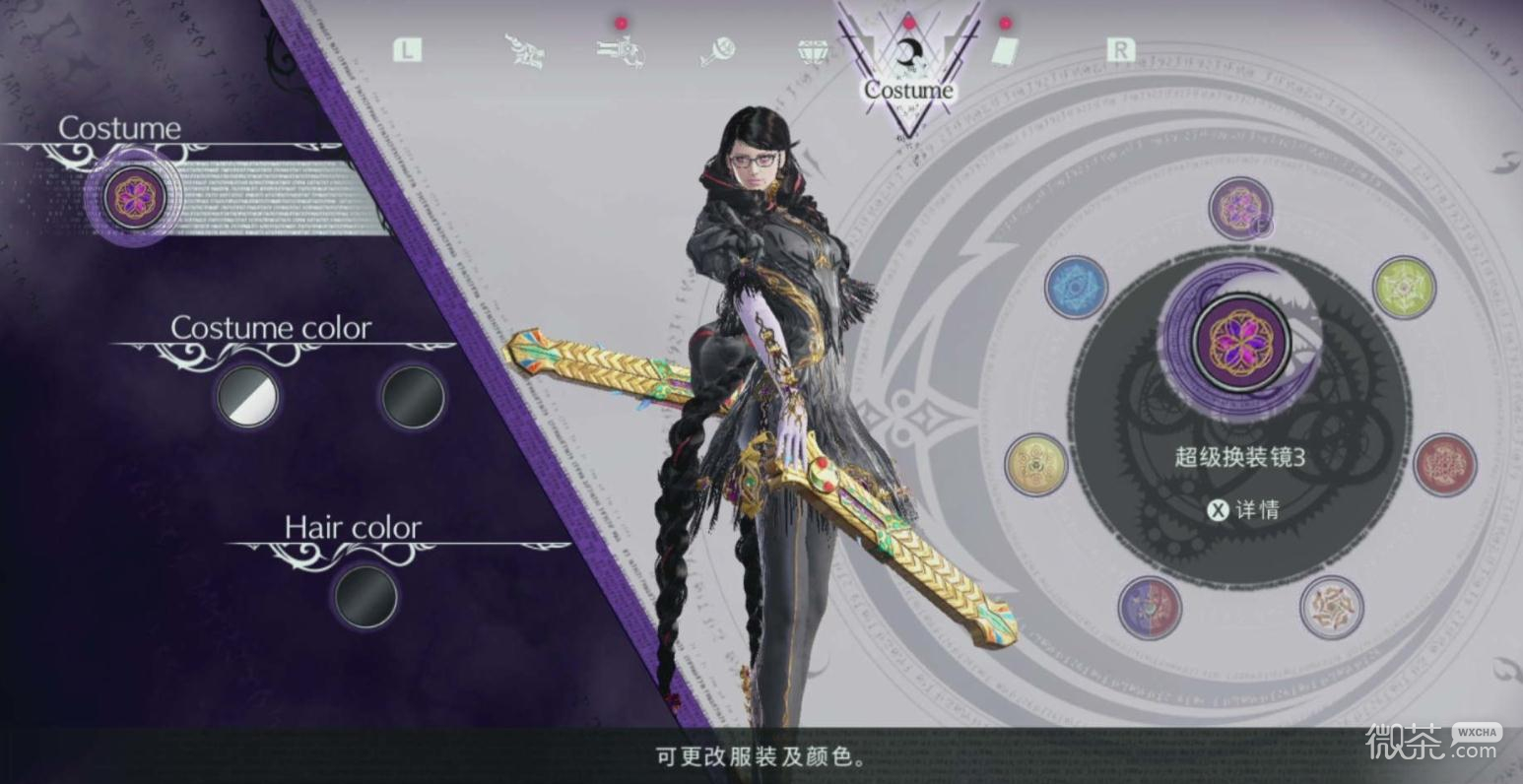Select the red mirror costume medallion
The image size is (1523, 784).
coord(1444,465)
